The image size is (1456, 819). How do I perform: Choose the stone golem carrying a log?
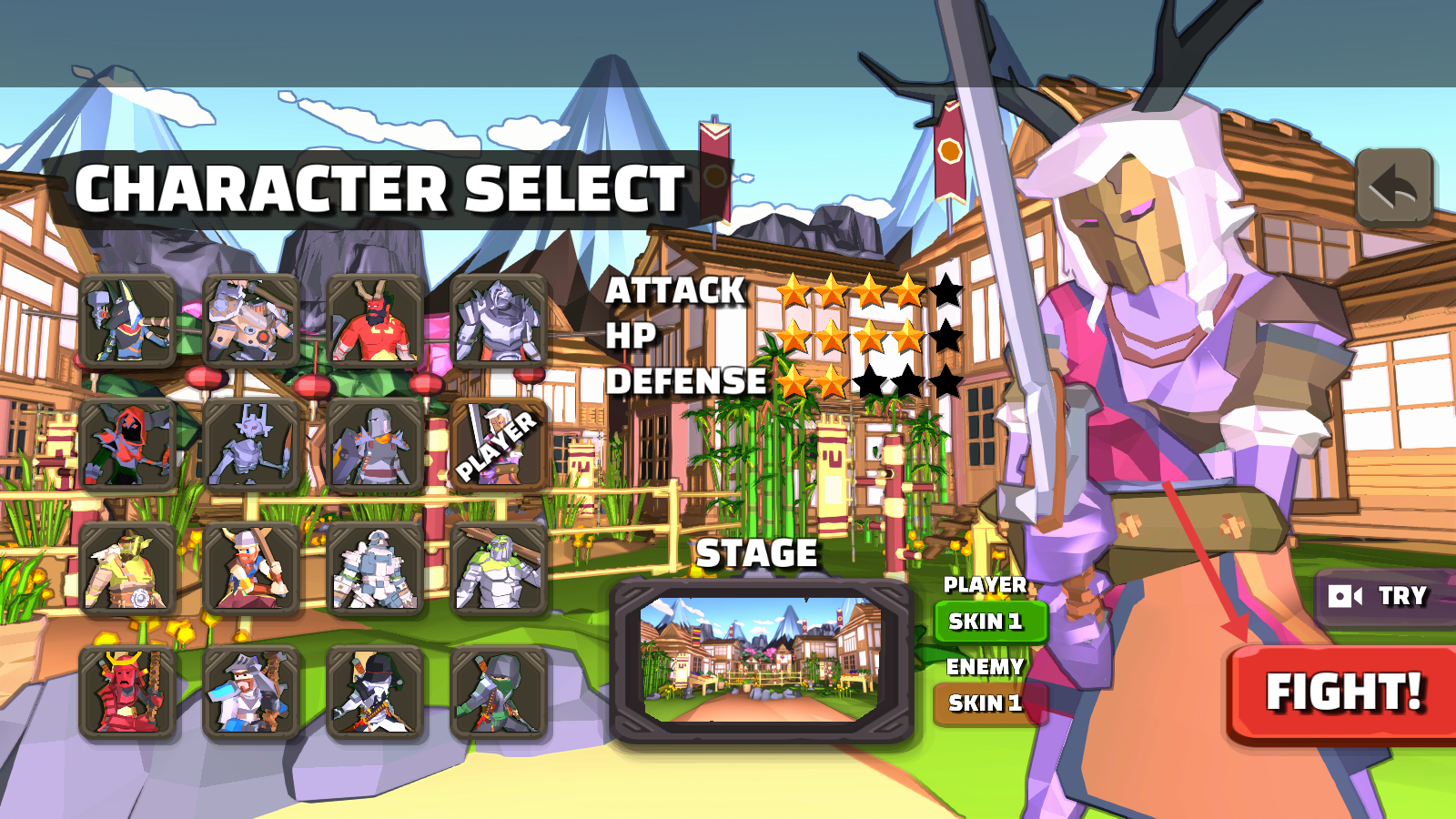tap(499, 570)
